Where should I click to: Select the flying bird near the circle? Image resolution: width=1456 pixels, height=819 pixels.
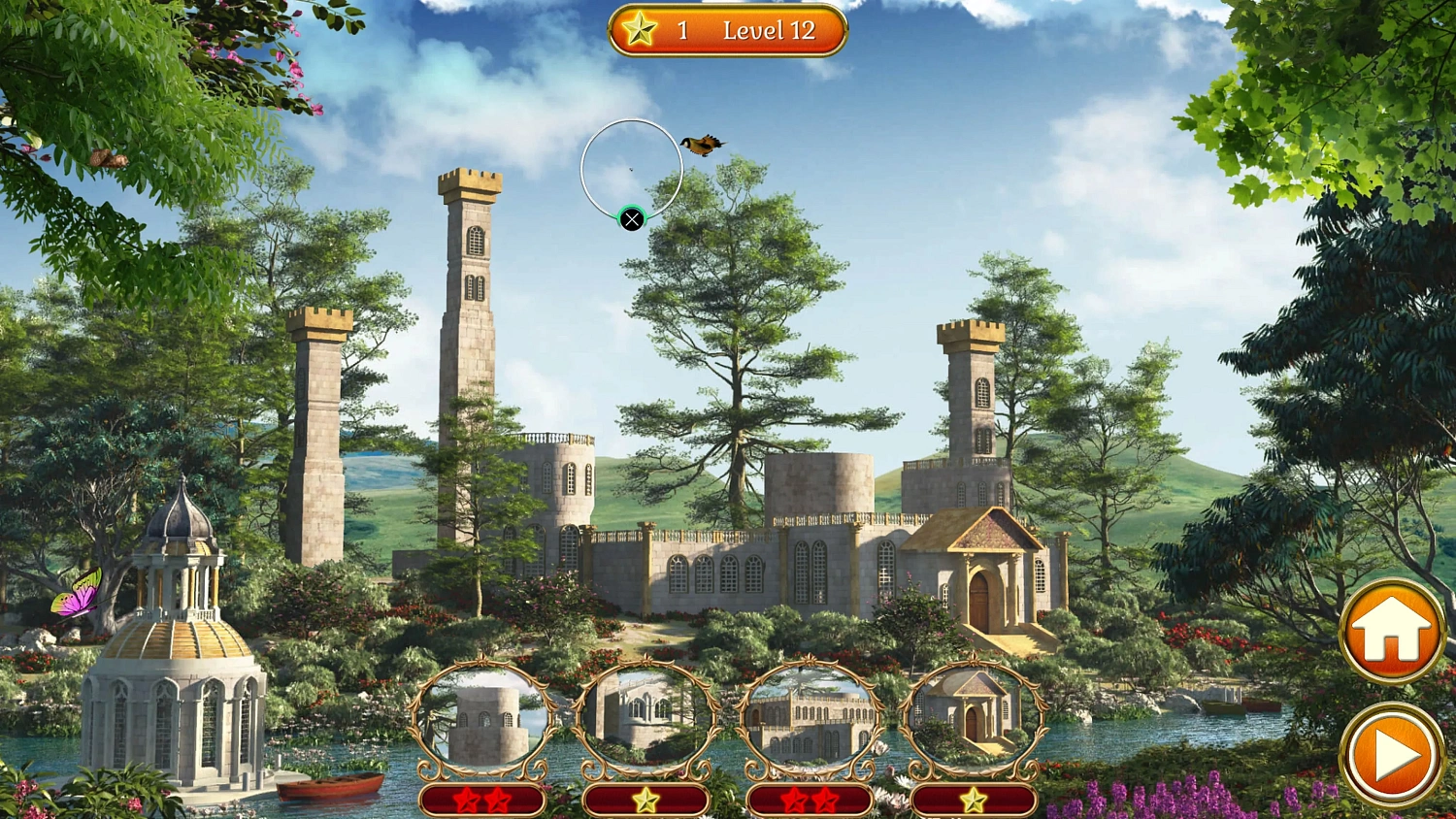coord(701,143)
